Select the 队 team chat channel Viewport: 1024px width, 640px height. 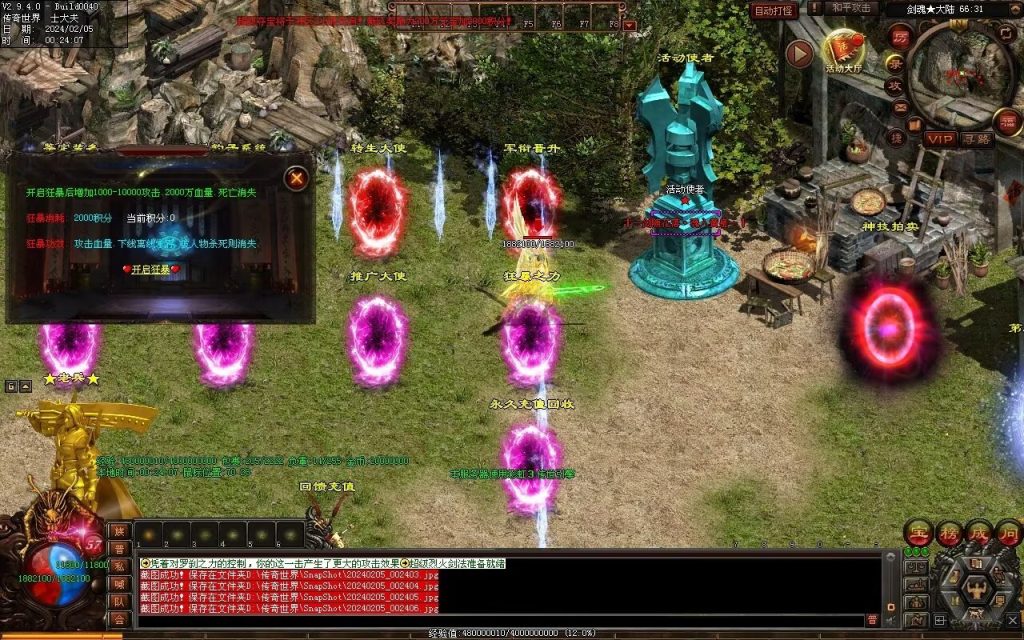[x=119, y=602]
